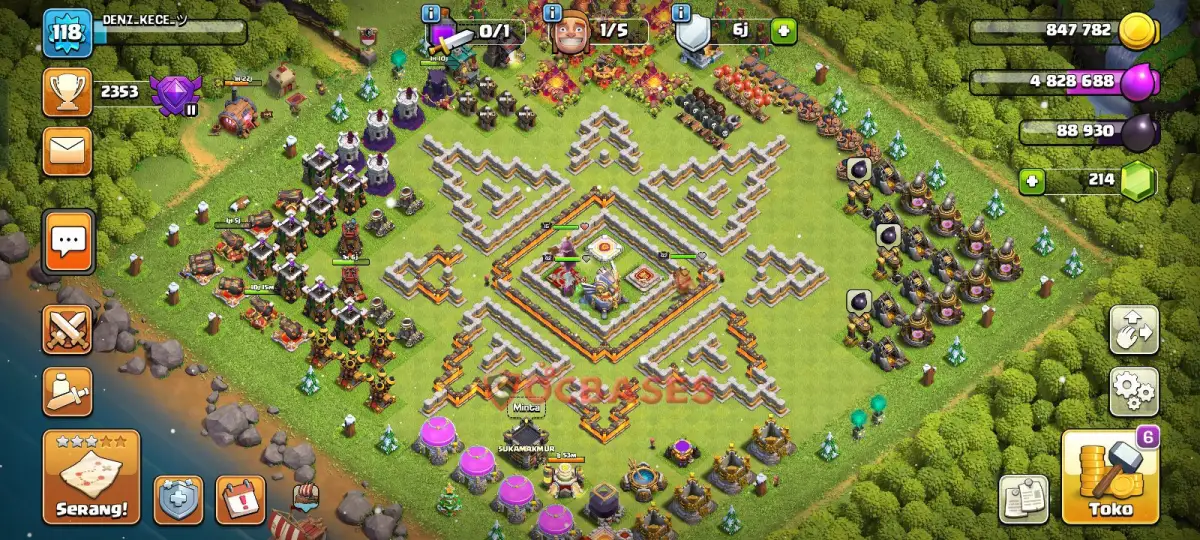The width and height of the screenshot is (1200, 540).
Task: Click the level 118 player badge
Action: (67, 35)
